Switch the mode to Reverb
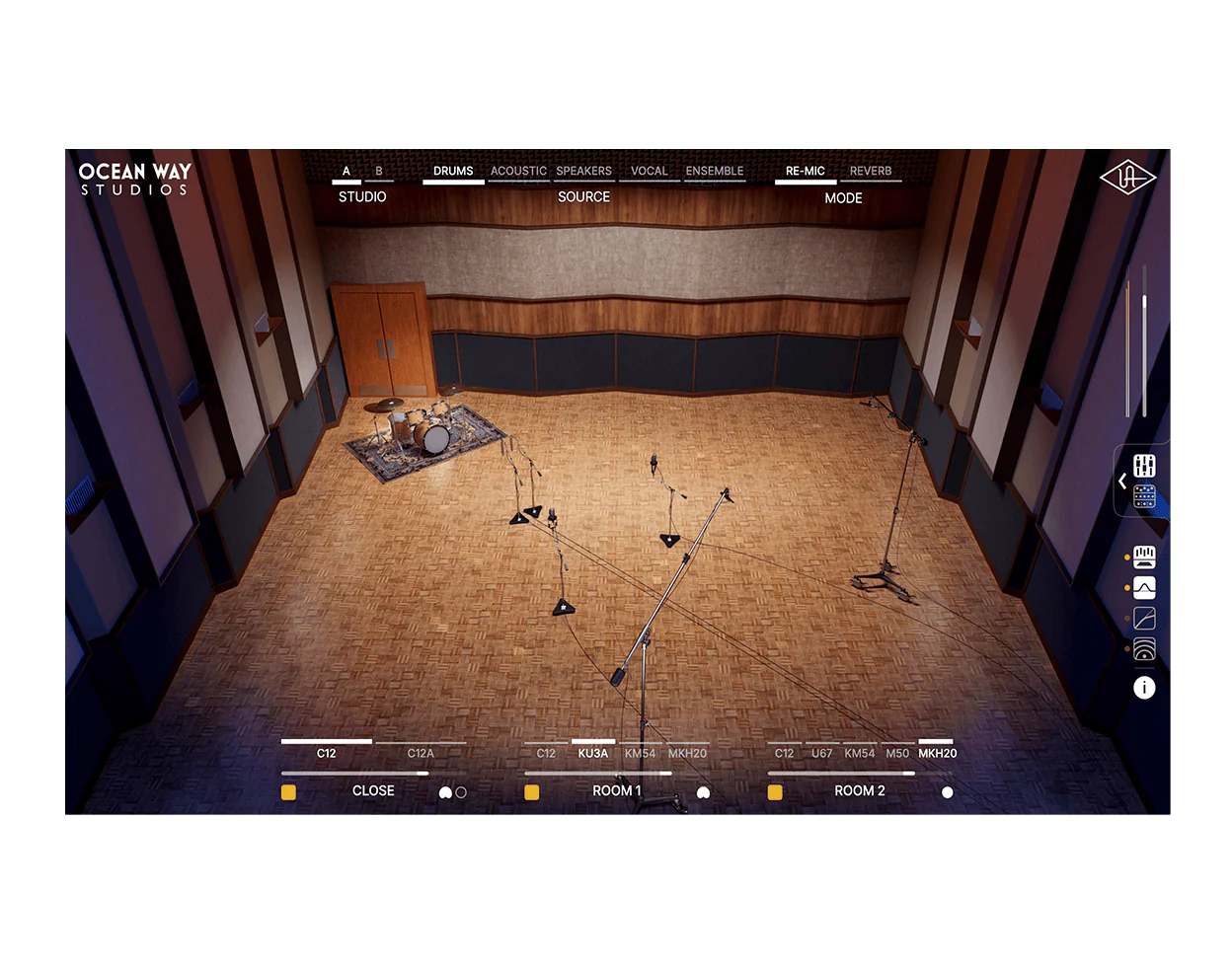This screenshot has width=1232, height=967. (x=871, y=172)
